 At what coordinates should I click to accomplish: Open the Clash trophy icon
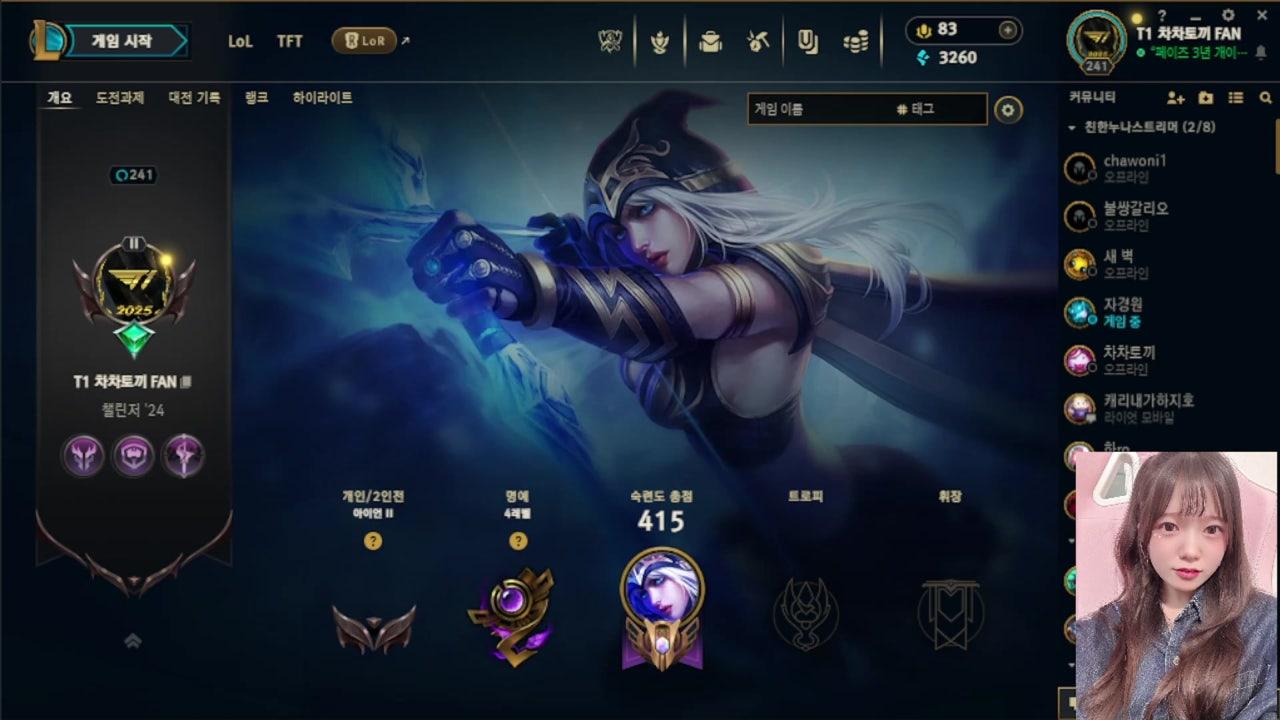661,39
